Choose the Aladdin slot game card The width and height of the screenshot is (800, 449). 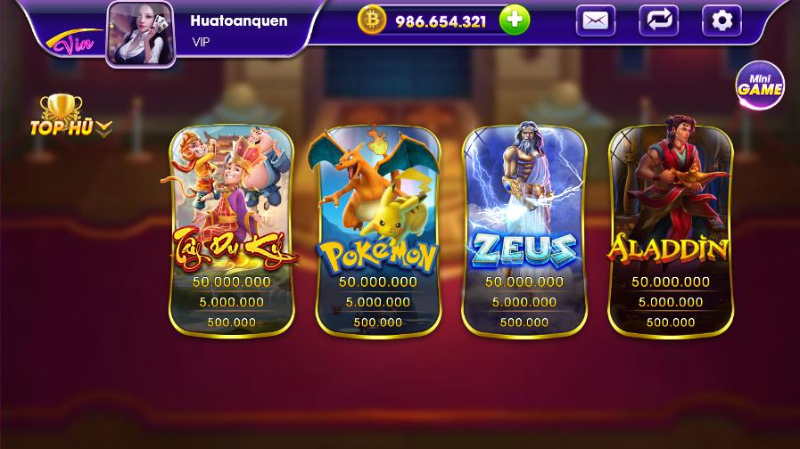tap(670, 230)
